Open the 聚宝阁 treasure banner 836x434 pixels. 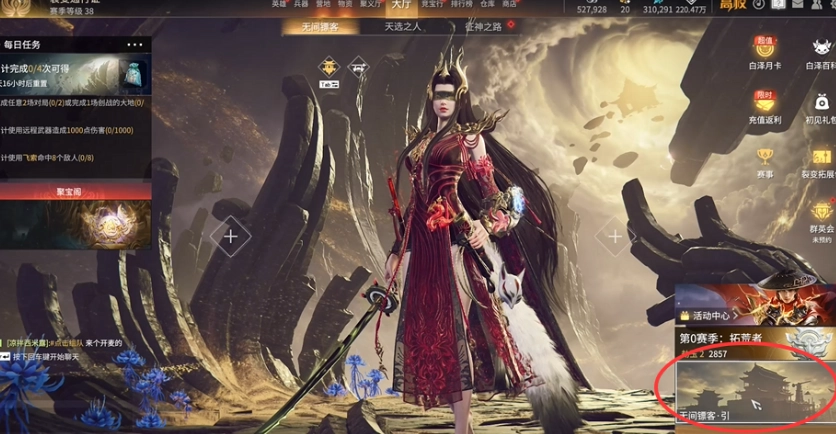75,216
